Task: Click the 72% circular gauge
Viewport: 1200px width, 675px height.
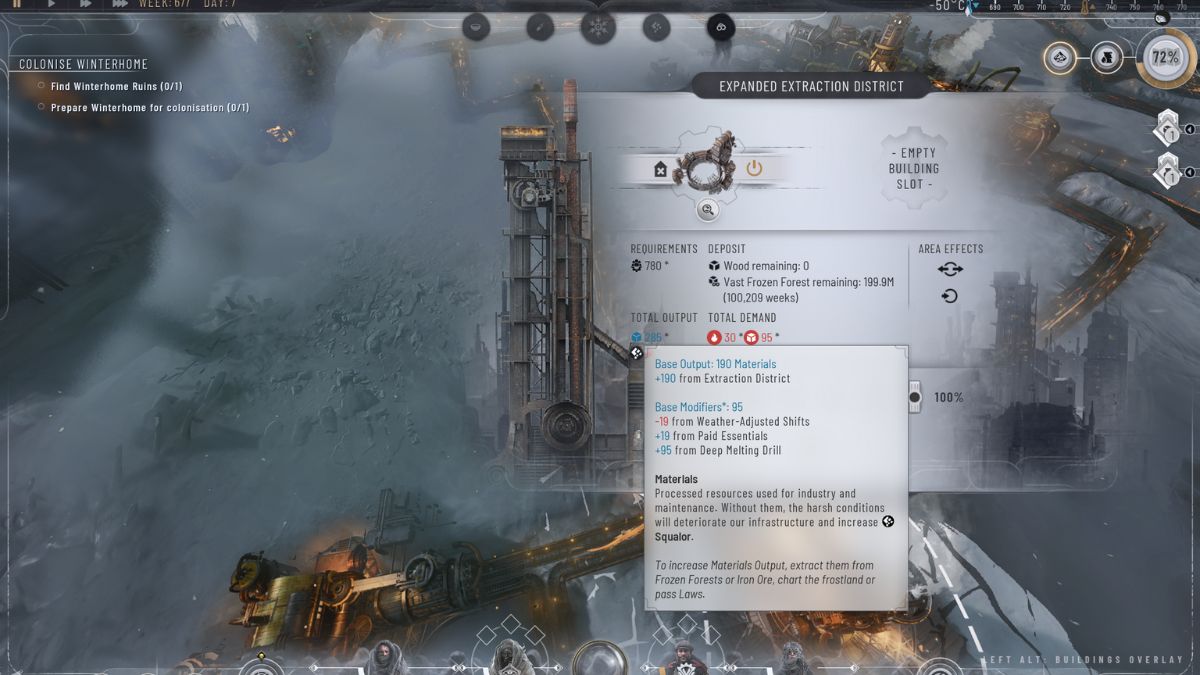Action: pyautogui.click(x=1165, y=57)
